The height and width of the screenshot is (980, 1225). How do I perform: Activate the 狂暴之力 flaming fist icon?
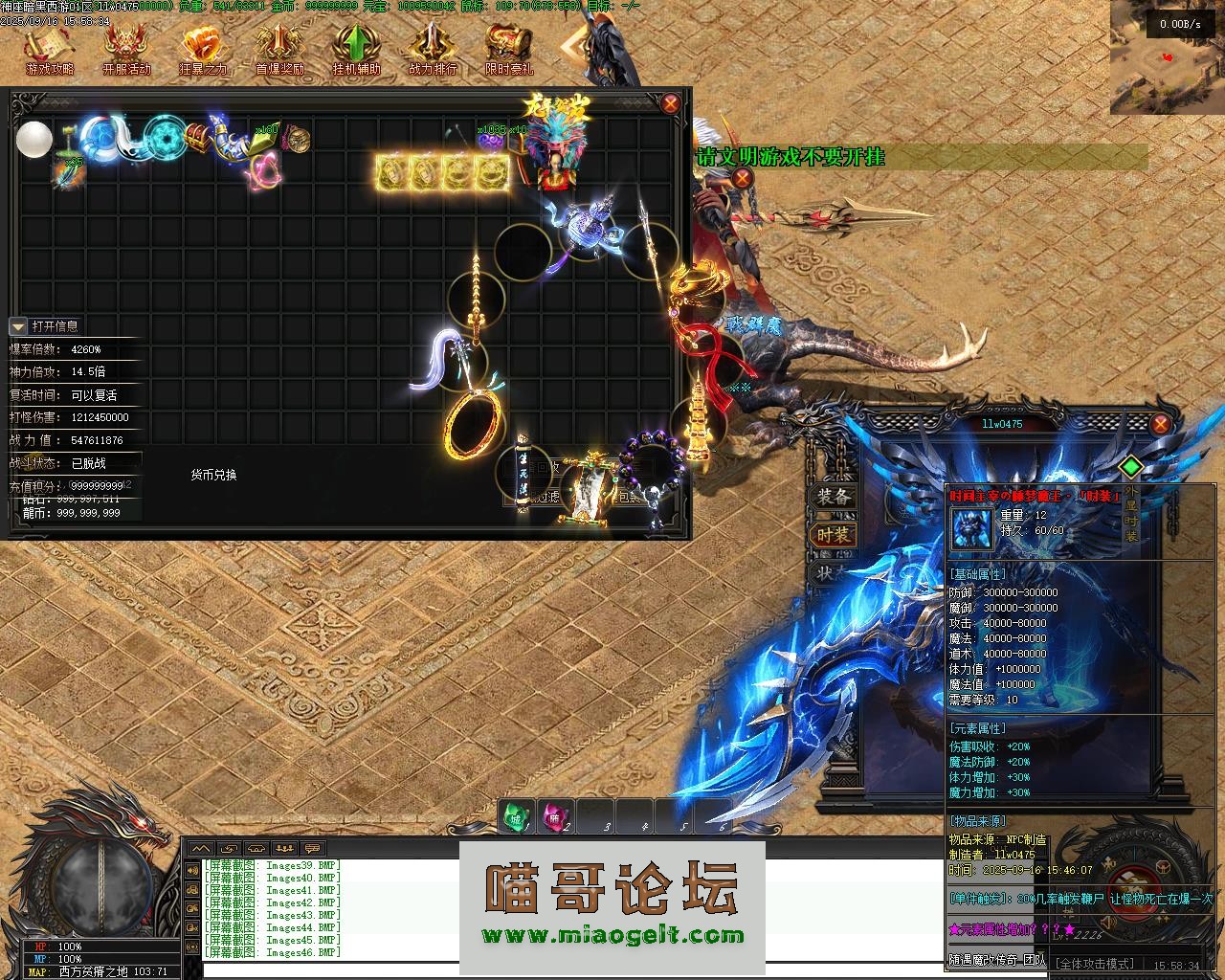coord(203,48)
